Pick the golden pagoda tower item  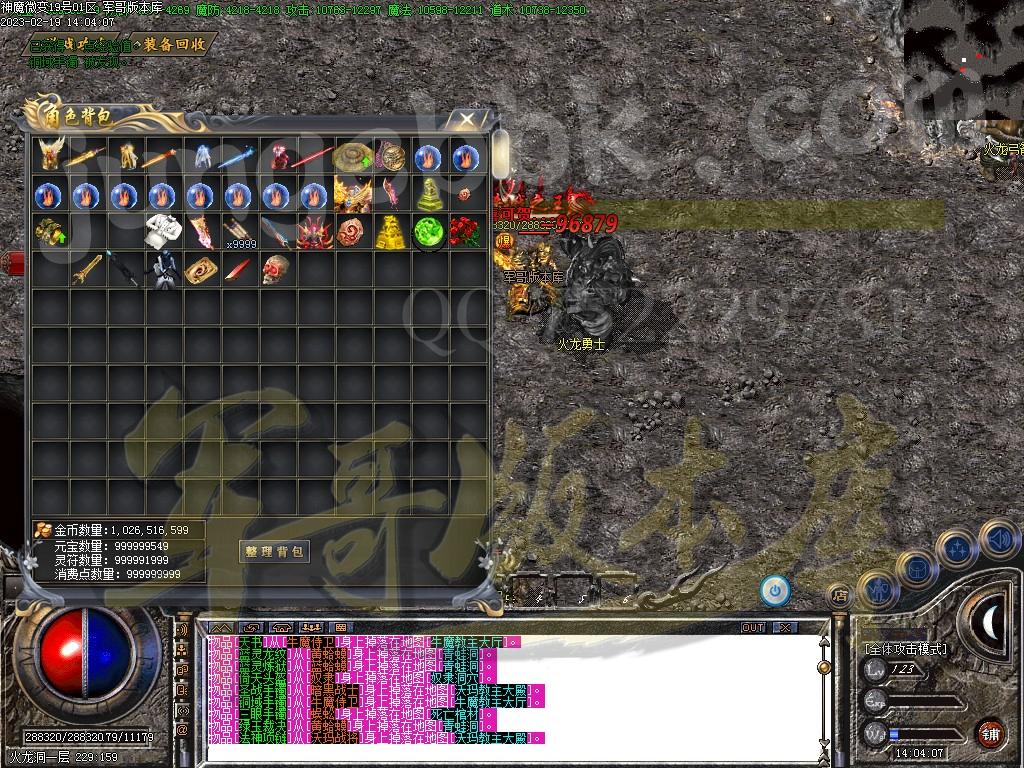[x=391, y=232]
